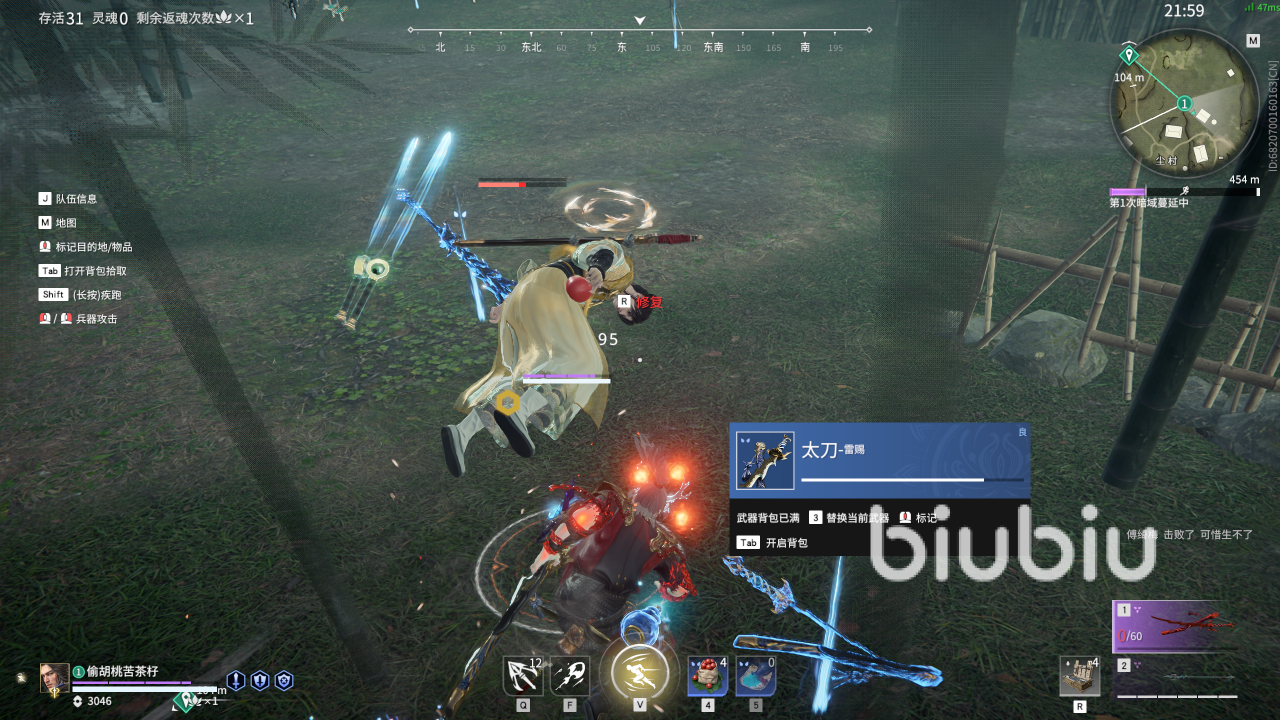Click the shield with sword buff icon
This screenshot has width=1280, height=720.
click(260, 681)
